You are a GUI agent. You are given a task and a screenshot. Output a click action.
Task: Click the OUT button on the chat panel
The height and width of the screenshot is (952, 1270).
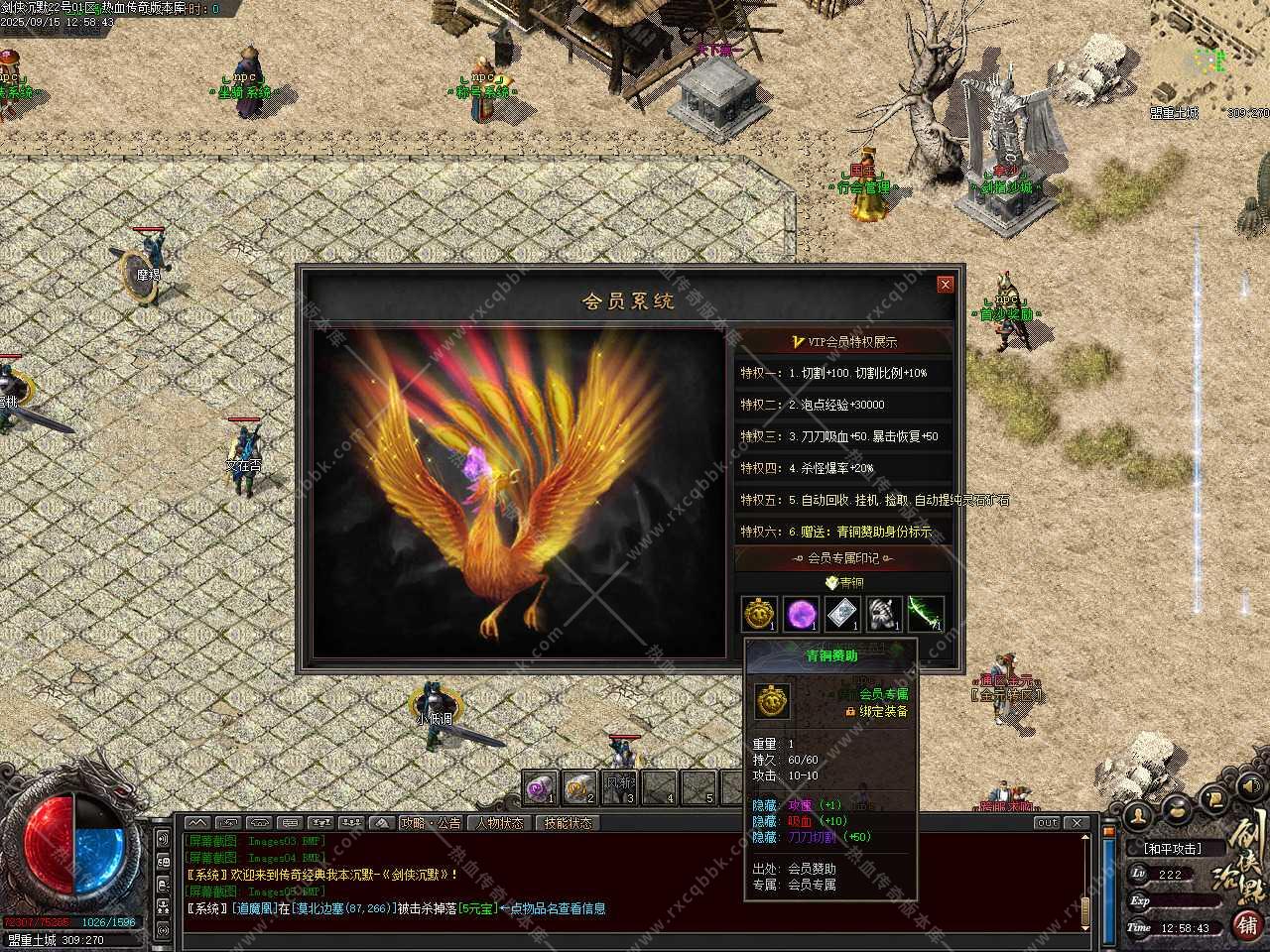(x=1047, y=823)
